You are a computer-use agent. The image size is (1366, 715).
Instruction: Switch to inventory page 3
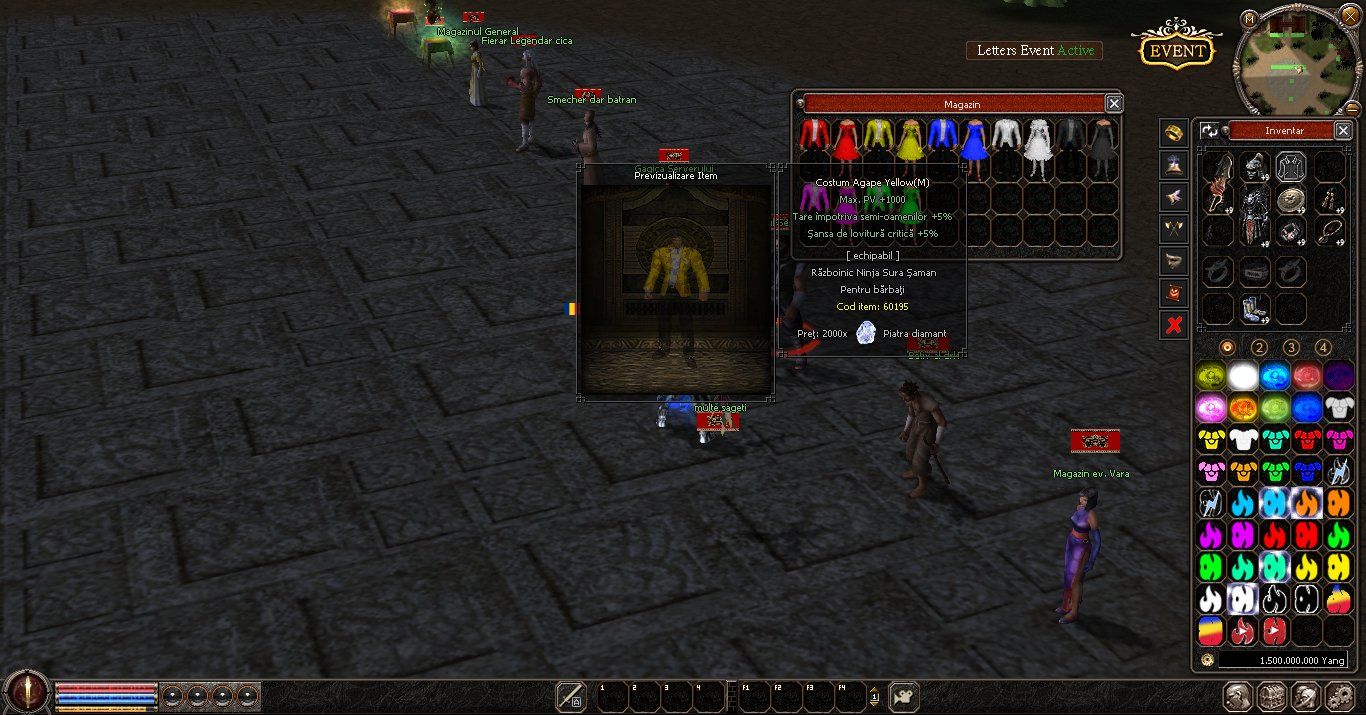(x=1291, y=347)
